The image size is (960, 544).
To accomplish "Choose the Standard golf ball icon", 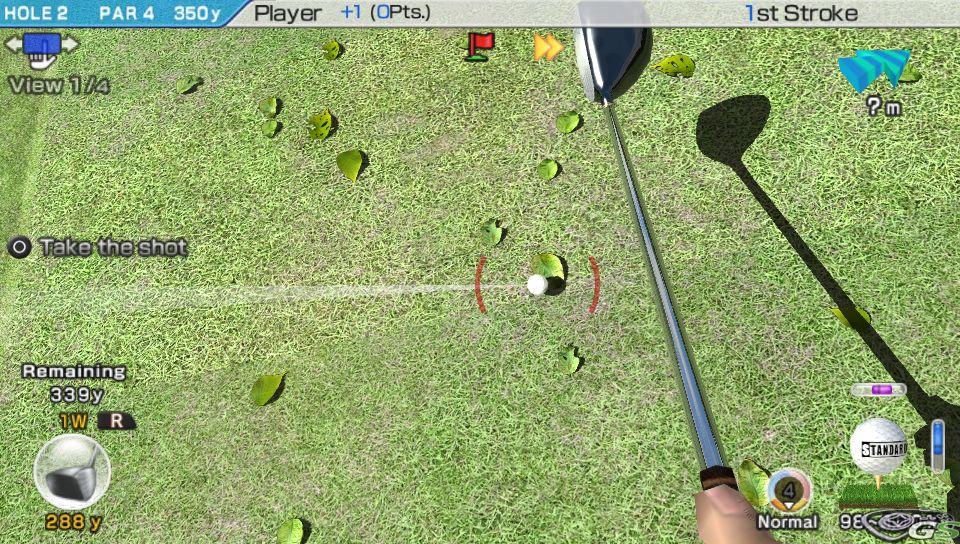I will point(877,447).
